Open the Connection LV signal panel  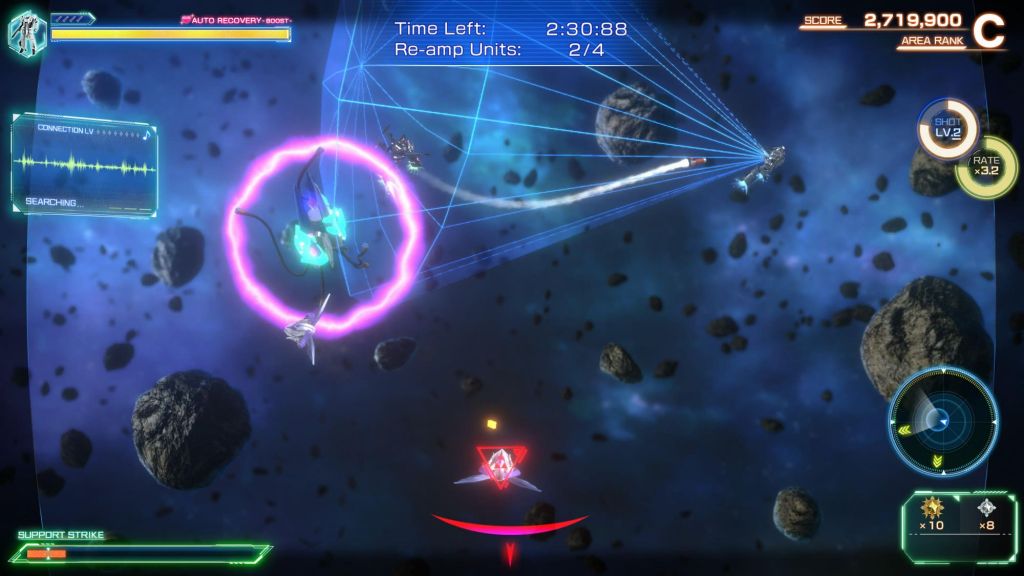click(85, 163)
